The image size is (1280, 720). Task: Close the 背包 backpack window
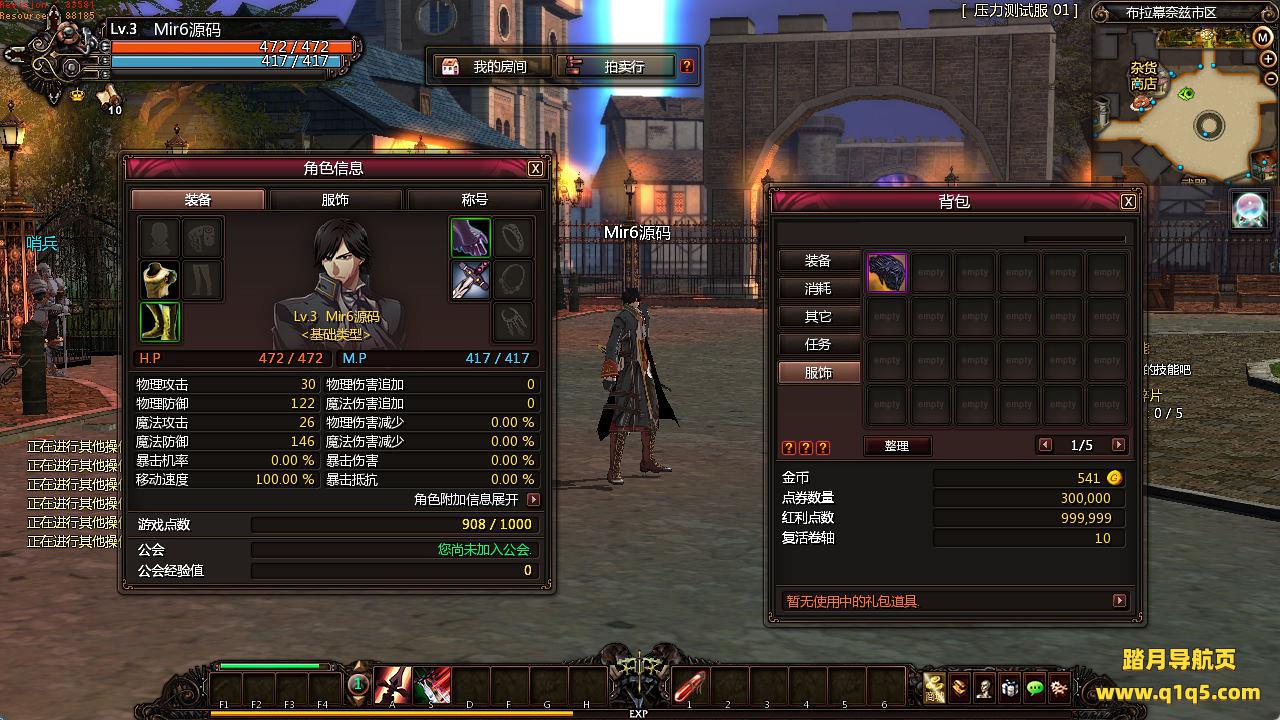pos(1128,202)
